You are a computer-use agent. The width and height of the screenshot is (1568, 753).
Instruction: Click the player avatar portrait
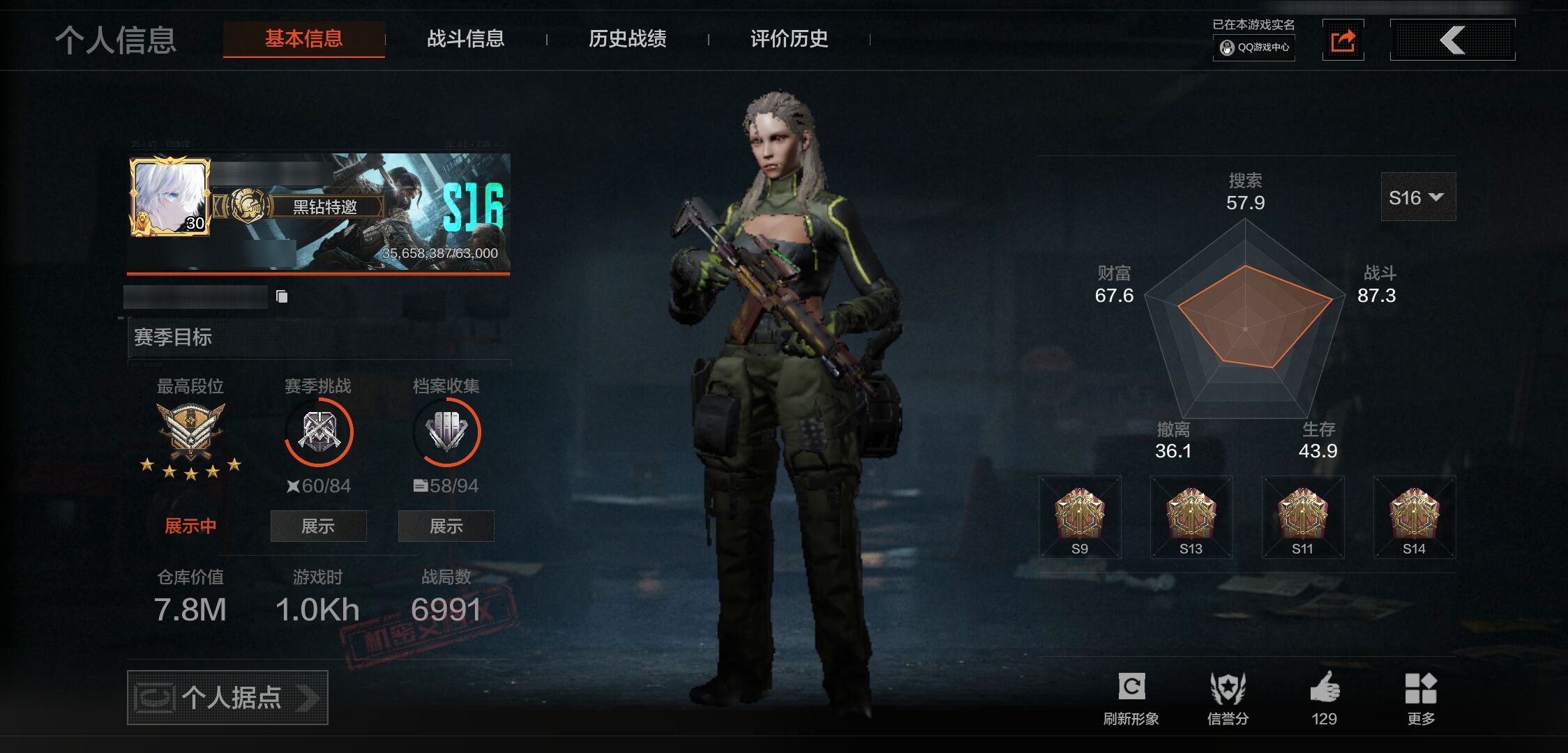click(x=169, y=197)
